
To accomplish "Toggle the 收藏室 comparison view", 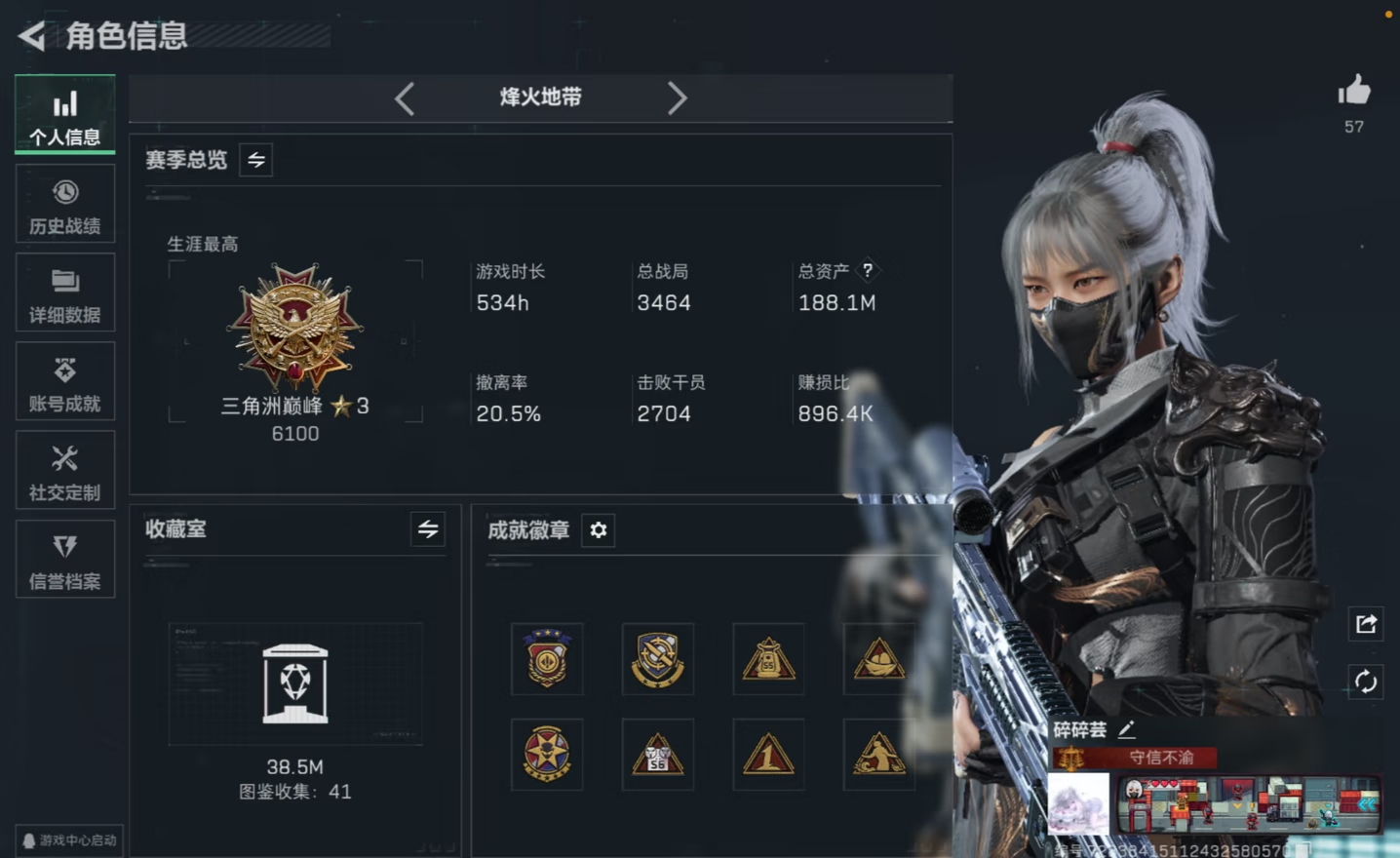I will coord(429,529).
